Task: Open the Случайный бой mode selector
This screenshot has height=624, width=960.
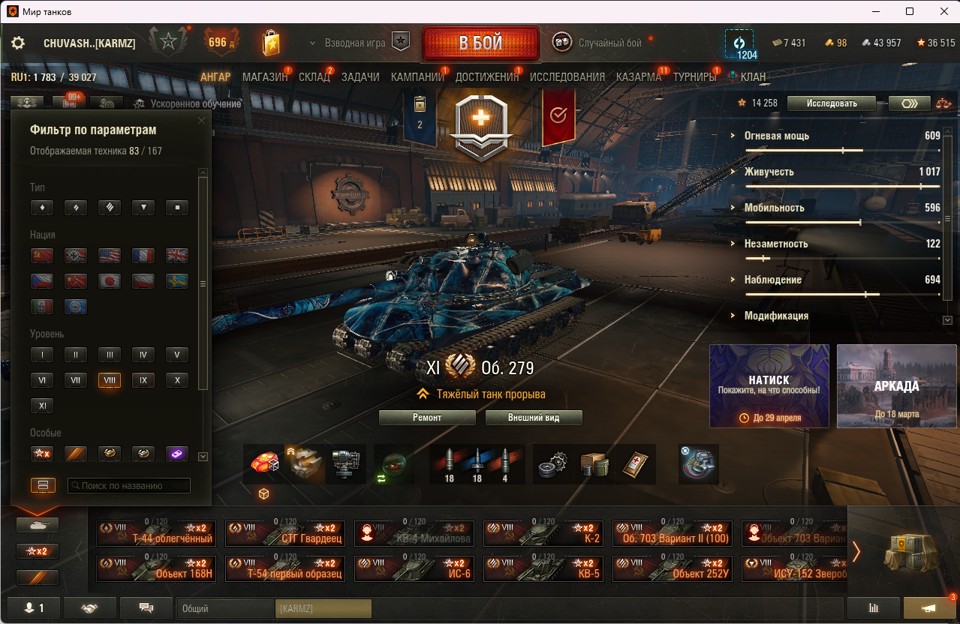Action: [x=609, y=43]
